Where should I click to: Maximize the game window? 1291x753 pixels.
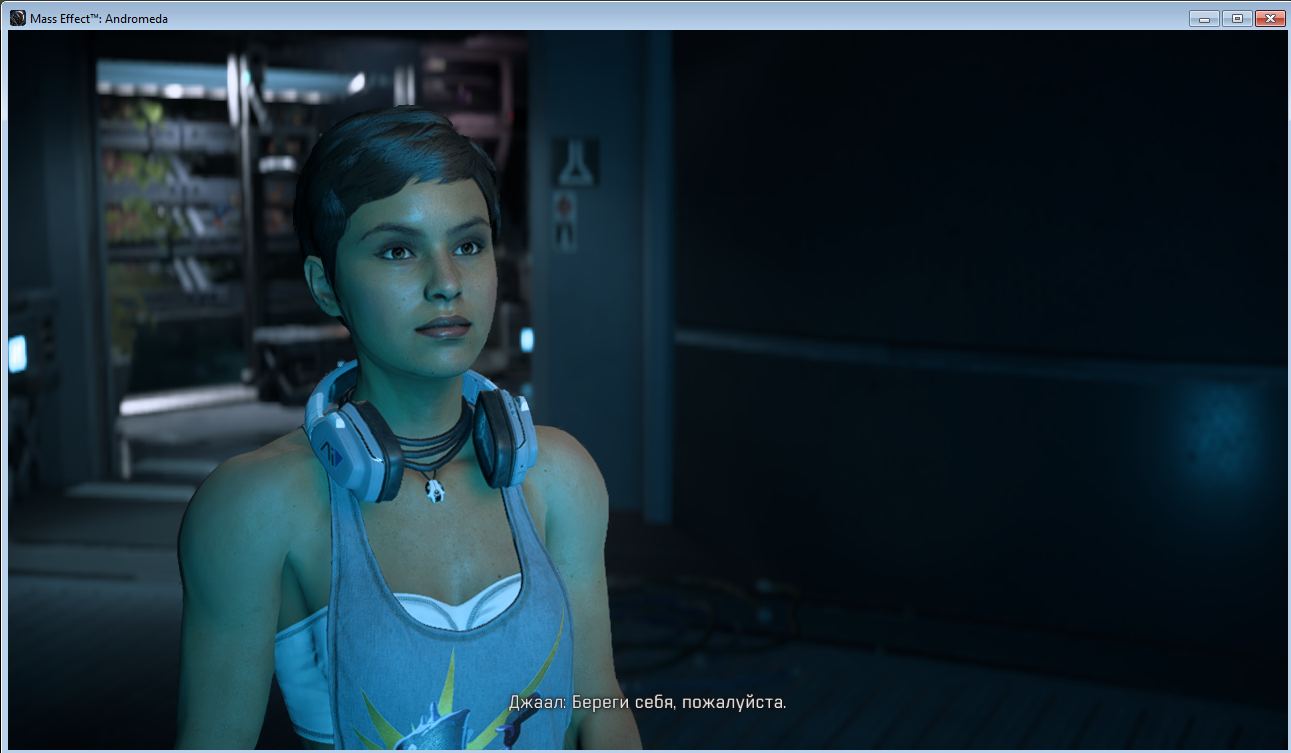tap(1236, 18)
